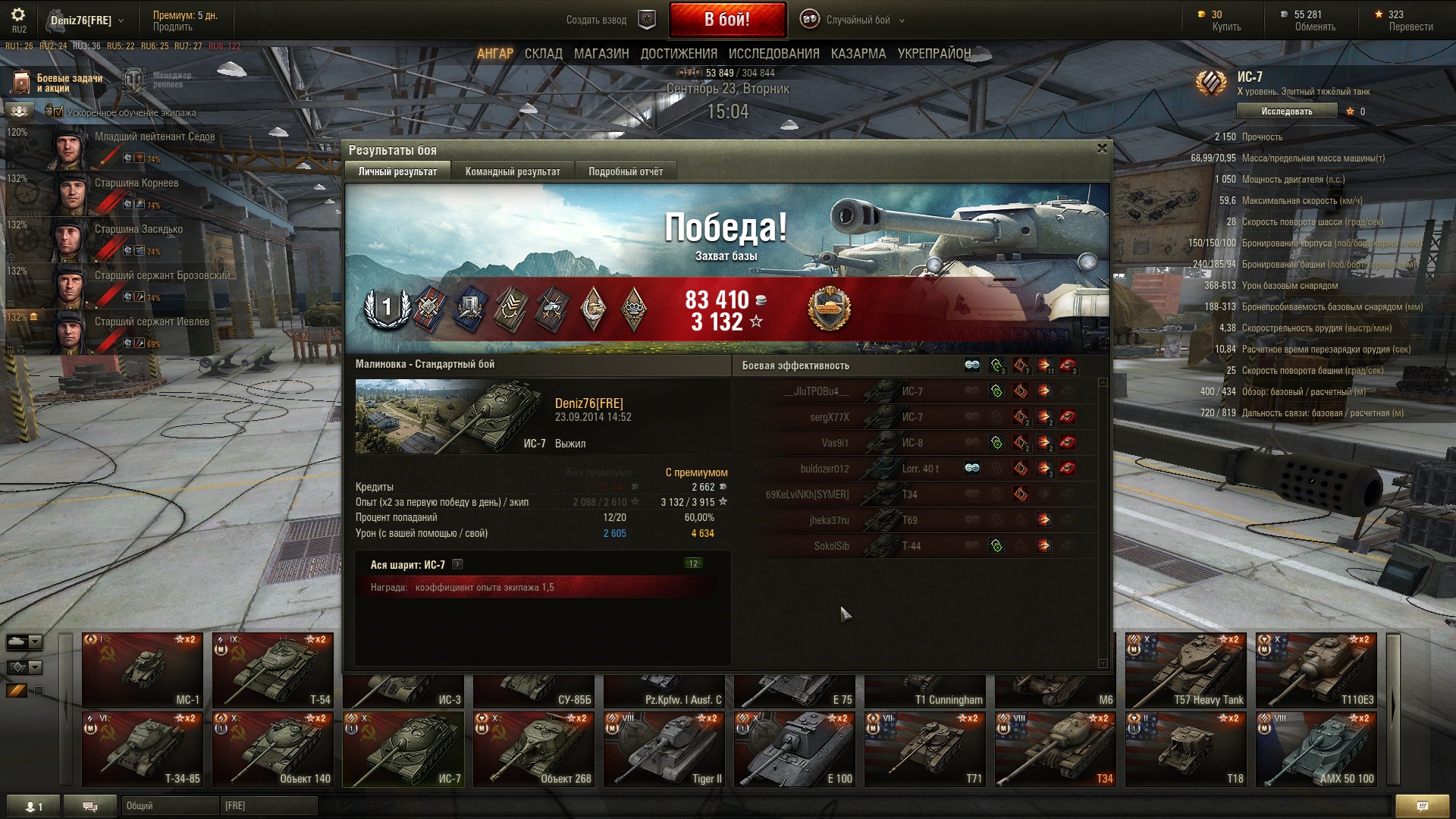The image size is (1456, 819).
Task: Open the game settings gear icon
Action: [x=18, y=15]
